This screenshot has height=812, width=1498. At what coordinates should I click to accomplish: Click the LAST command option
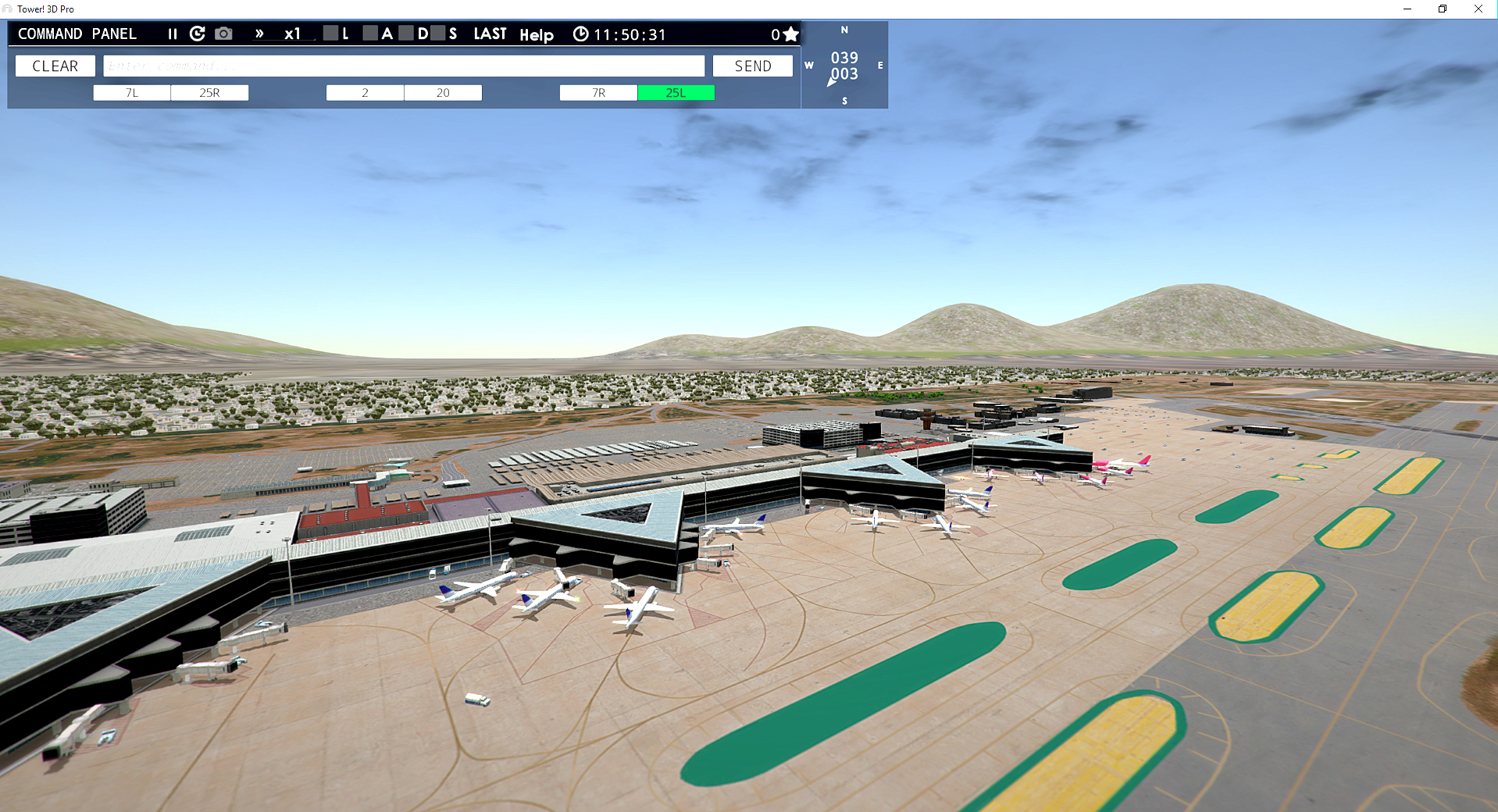pyautogui.click(x=490, y=34)
